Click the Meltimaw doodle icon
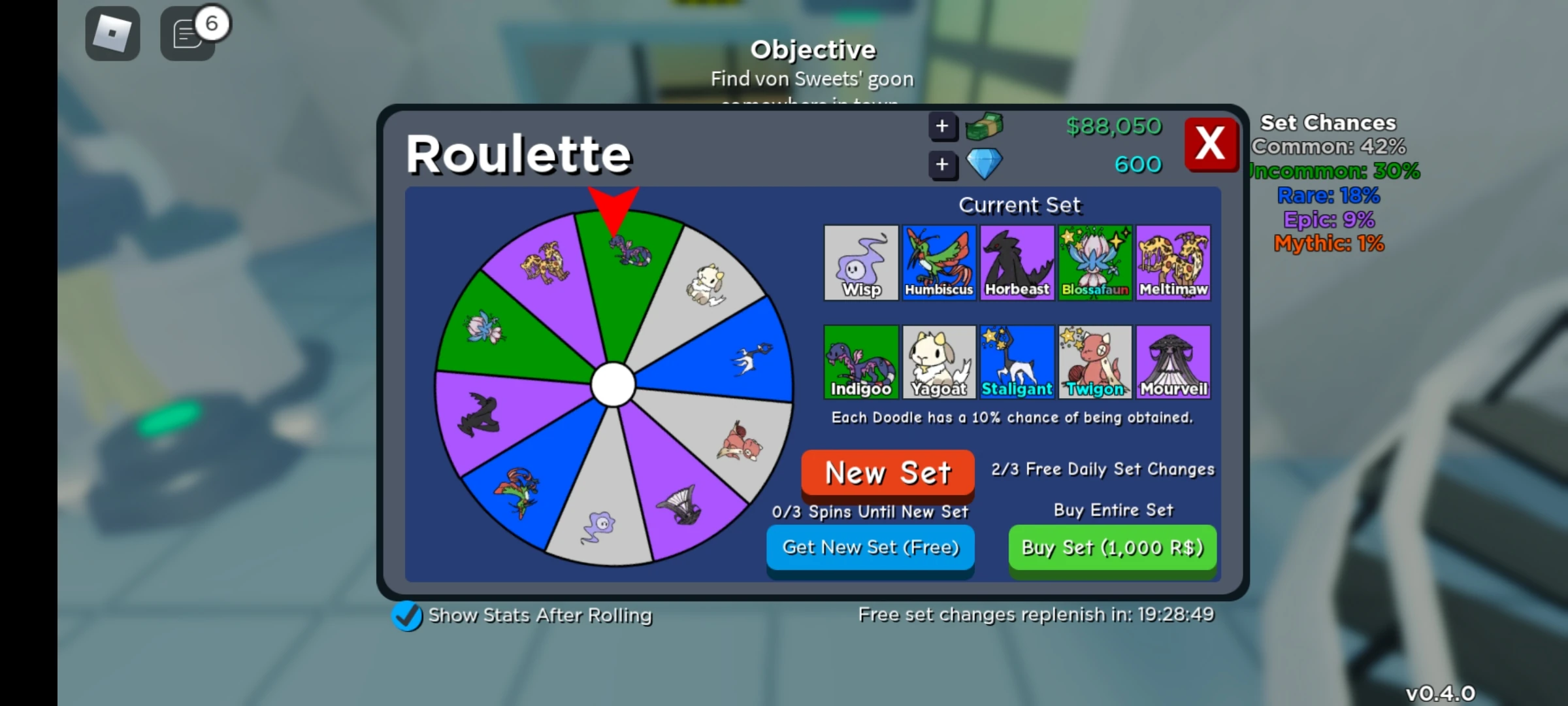 1174,263
